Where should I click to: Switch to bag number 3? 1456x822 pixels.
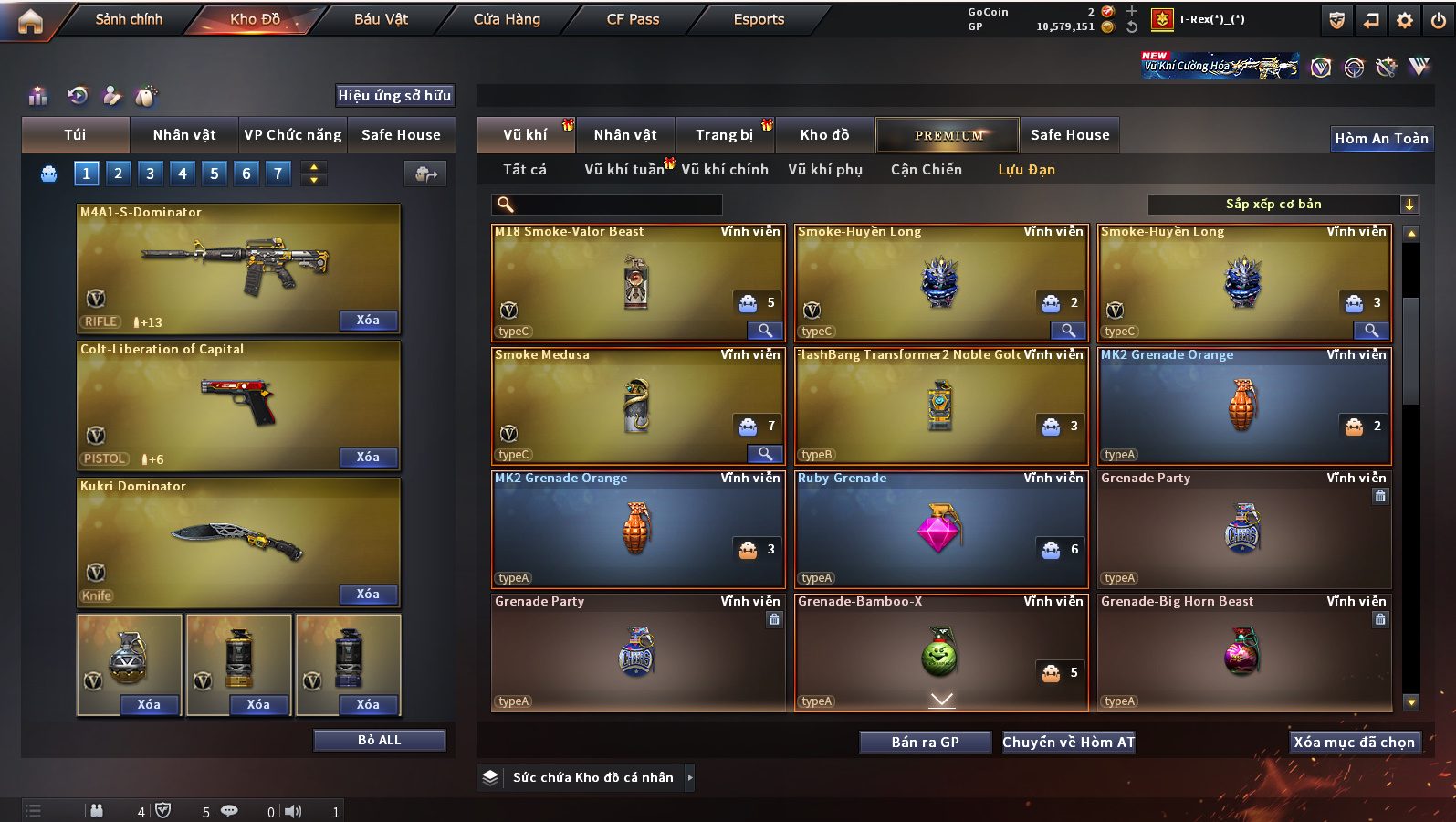pos(151,174)
